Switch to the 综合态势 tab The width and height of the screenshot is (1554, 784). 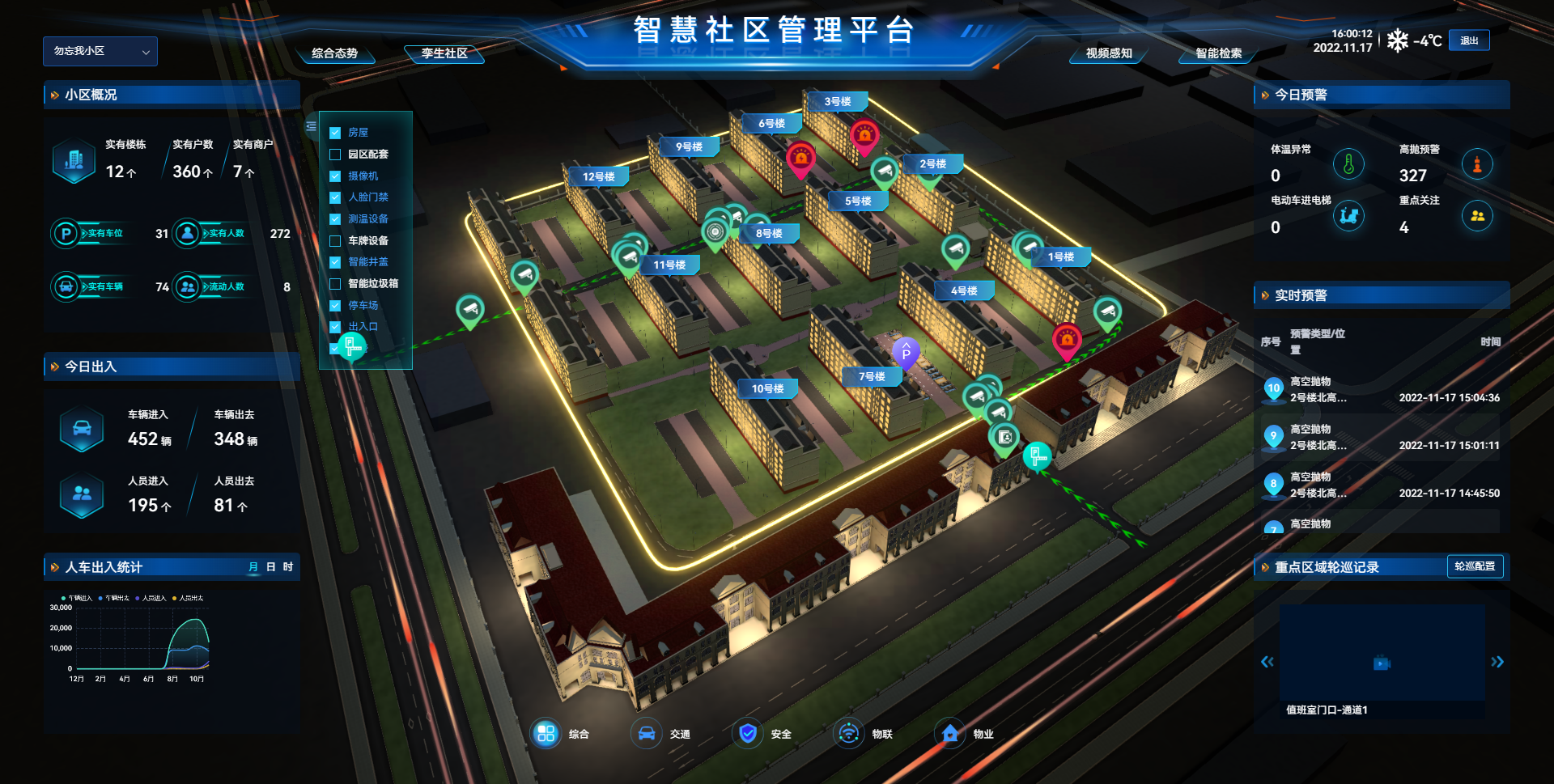point(334,53)
